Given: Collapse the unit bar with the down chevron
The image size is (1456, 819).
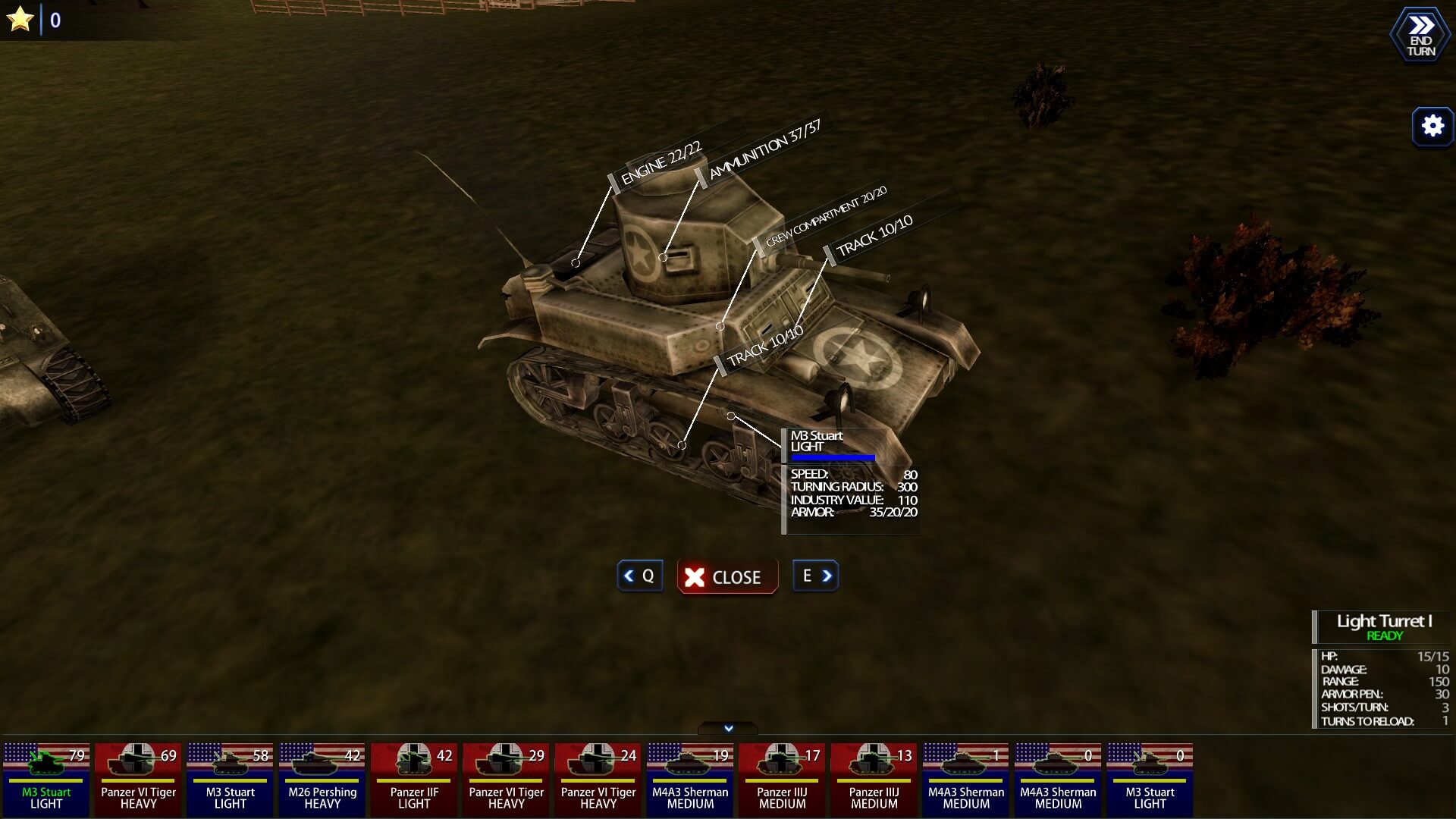Looking at the screenshot, I should (x=728, y=728).
